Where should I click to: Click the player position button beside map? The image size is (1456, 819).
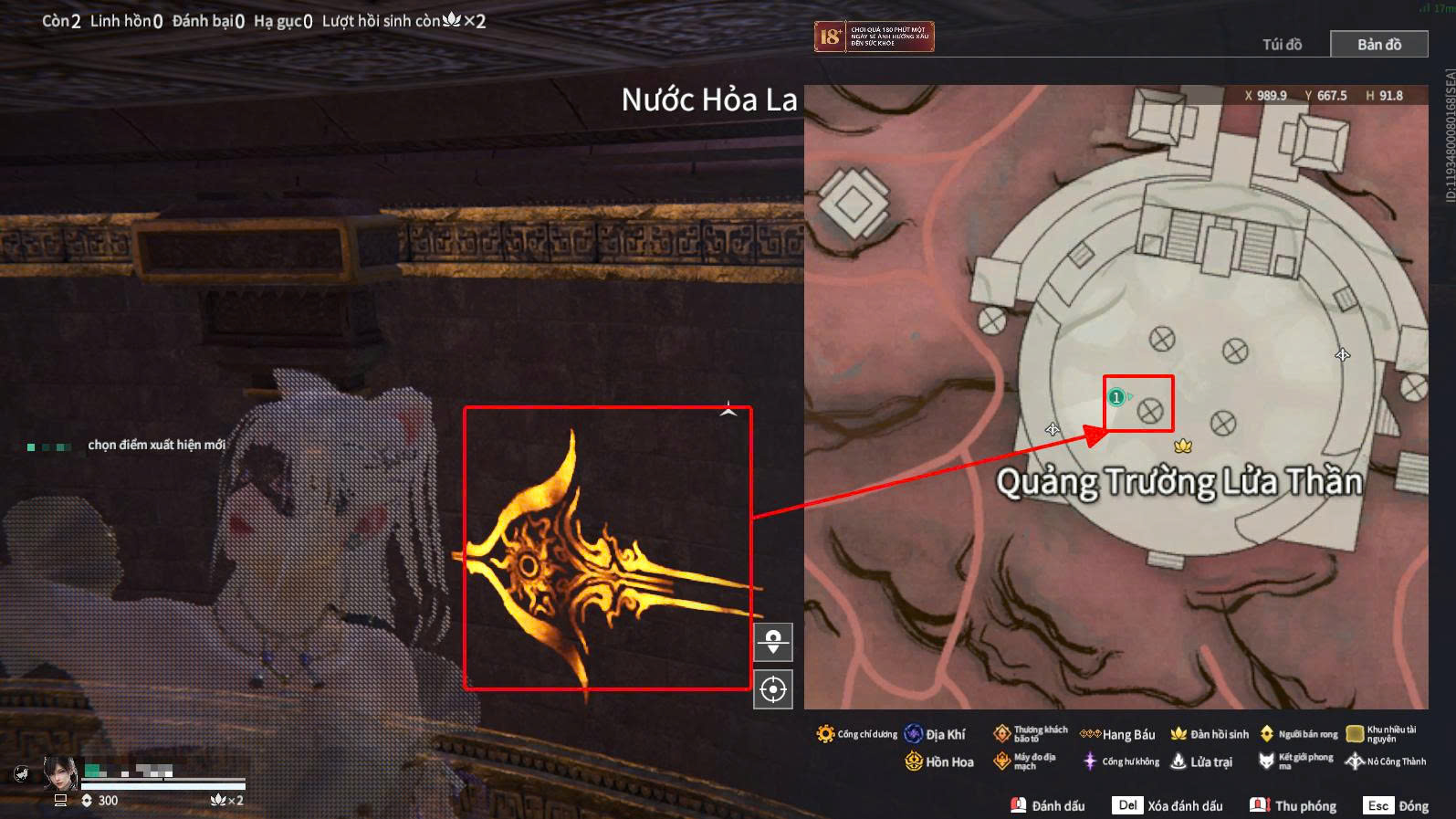[773, 642]
